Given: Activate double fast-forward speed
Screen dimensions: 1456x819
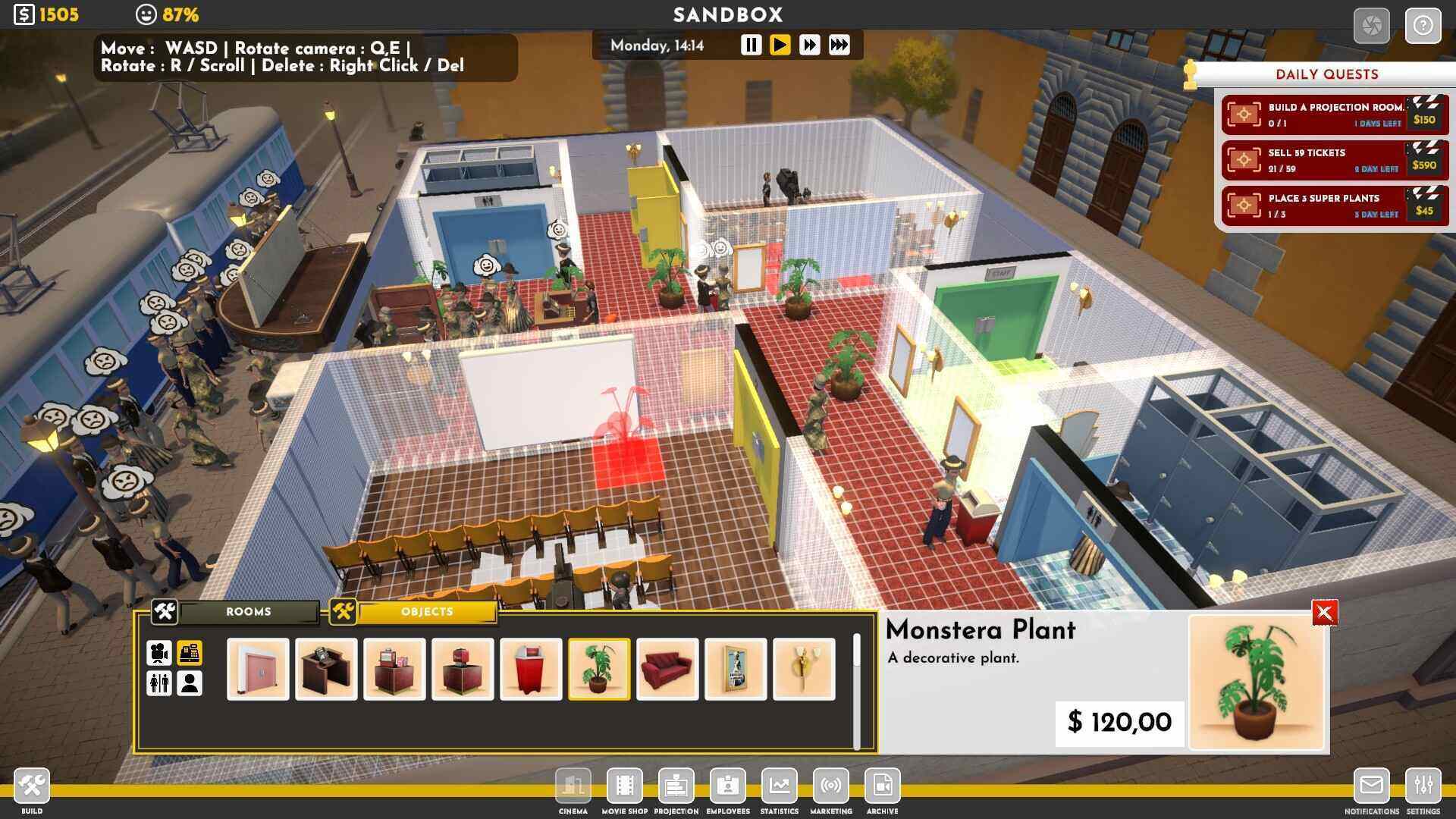Looking at the screenshot, I should pyautogui.click(x=809, y=45).
